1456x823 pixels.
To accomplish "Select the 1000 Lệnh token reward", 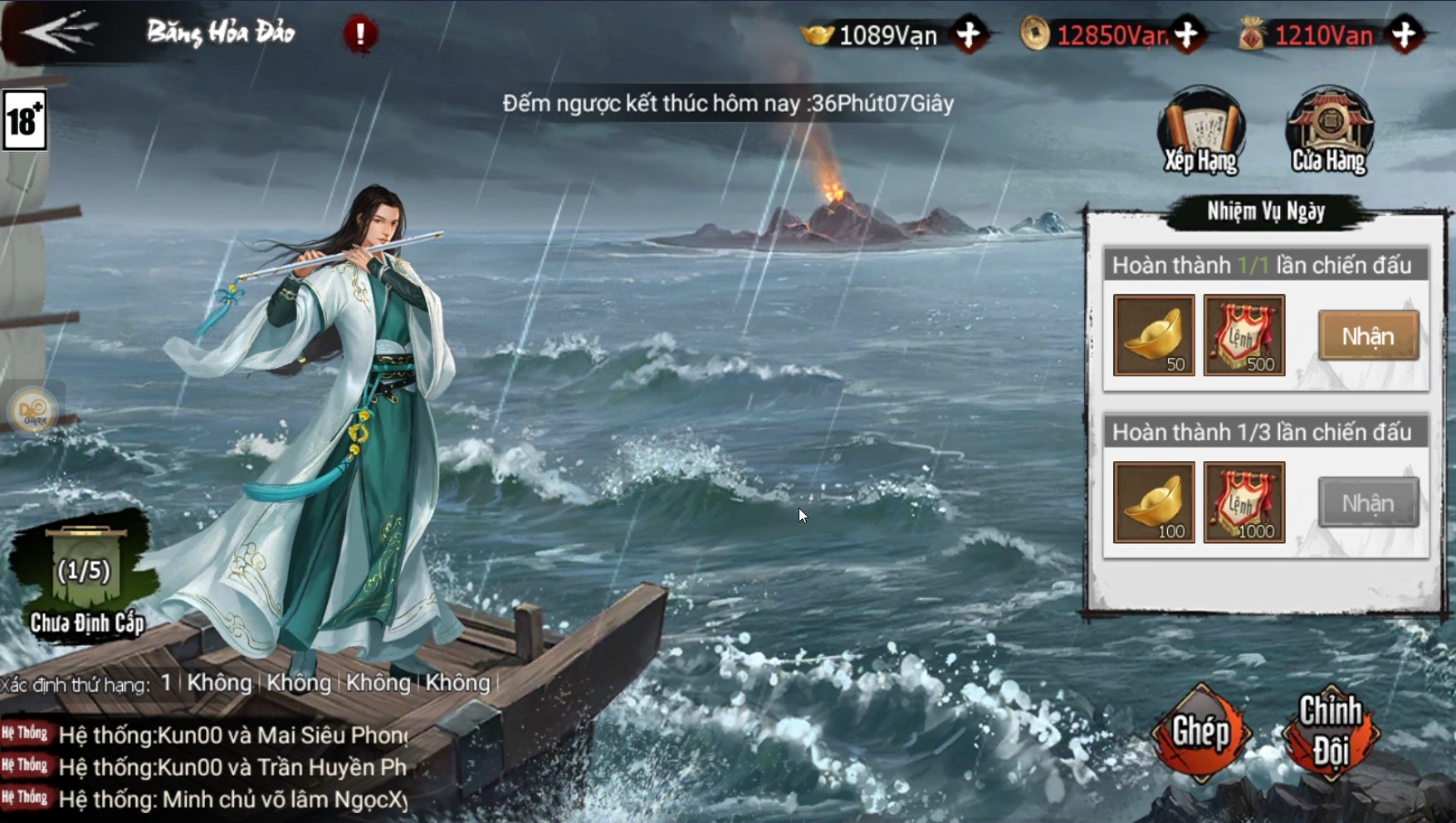I will tap(1243, 502).
